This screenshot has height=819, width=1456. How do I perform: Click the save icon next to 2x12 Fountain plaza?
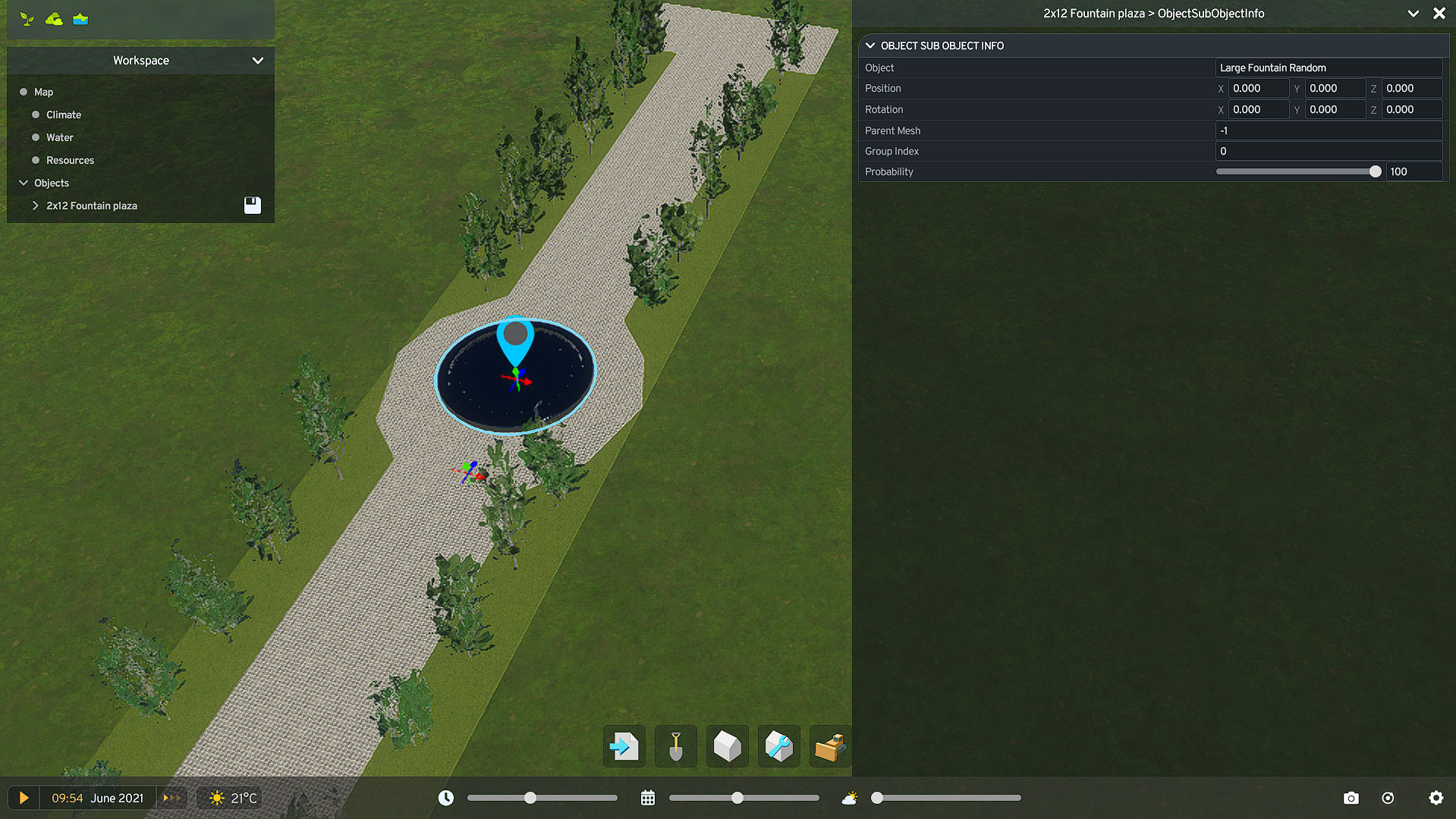[x=252, y=205]
